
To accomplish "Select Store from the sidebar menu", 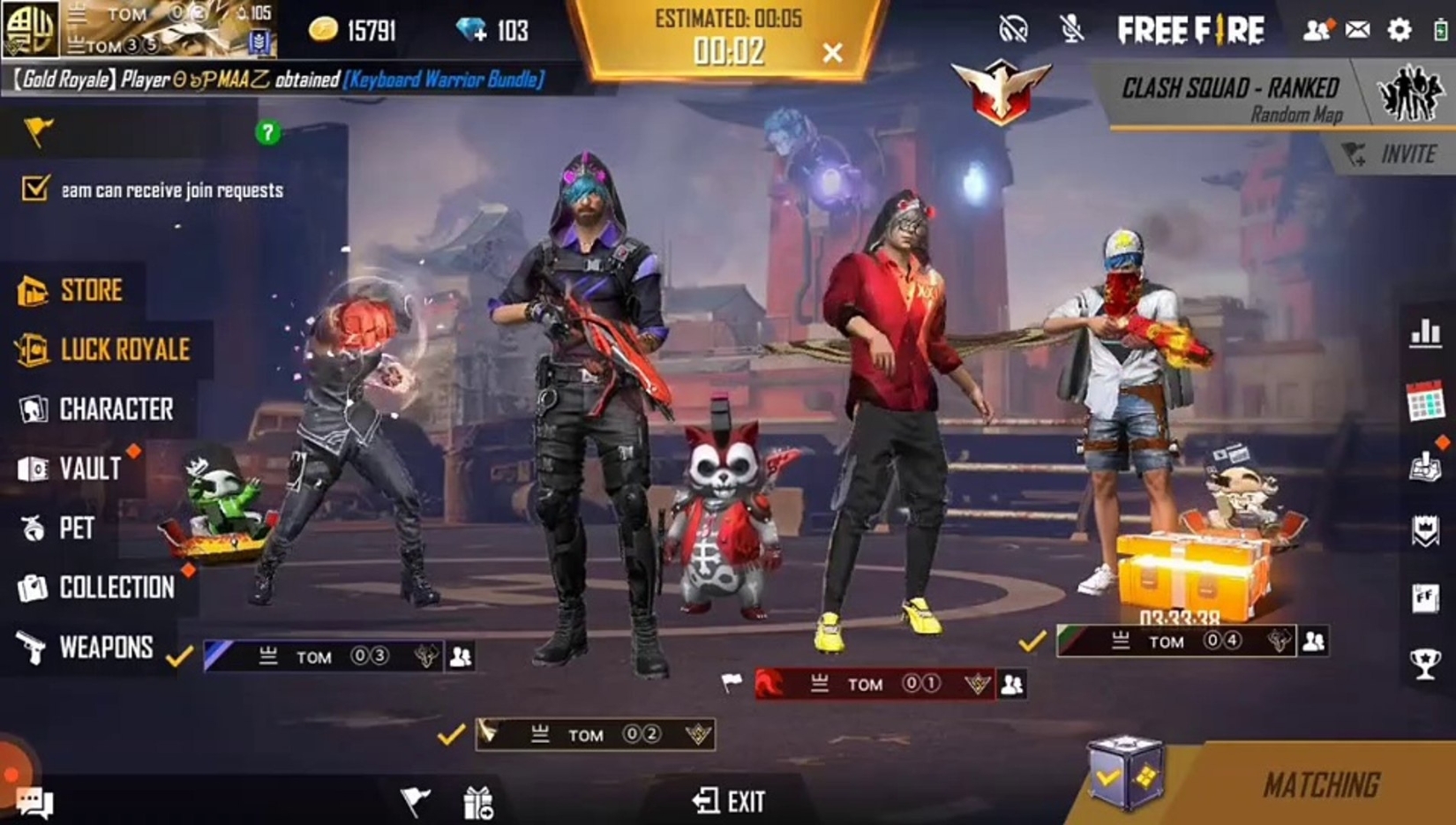I will tap(88, 289).
